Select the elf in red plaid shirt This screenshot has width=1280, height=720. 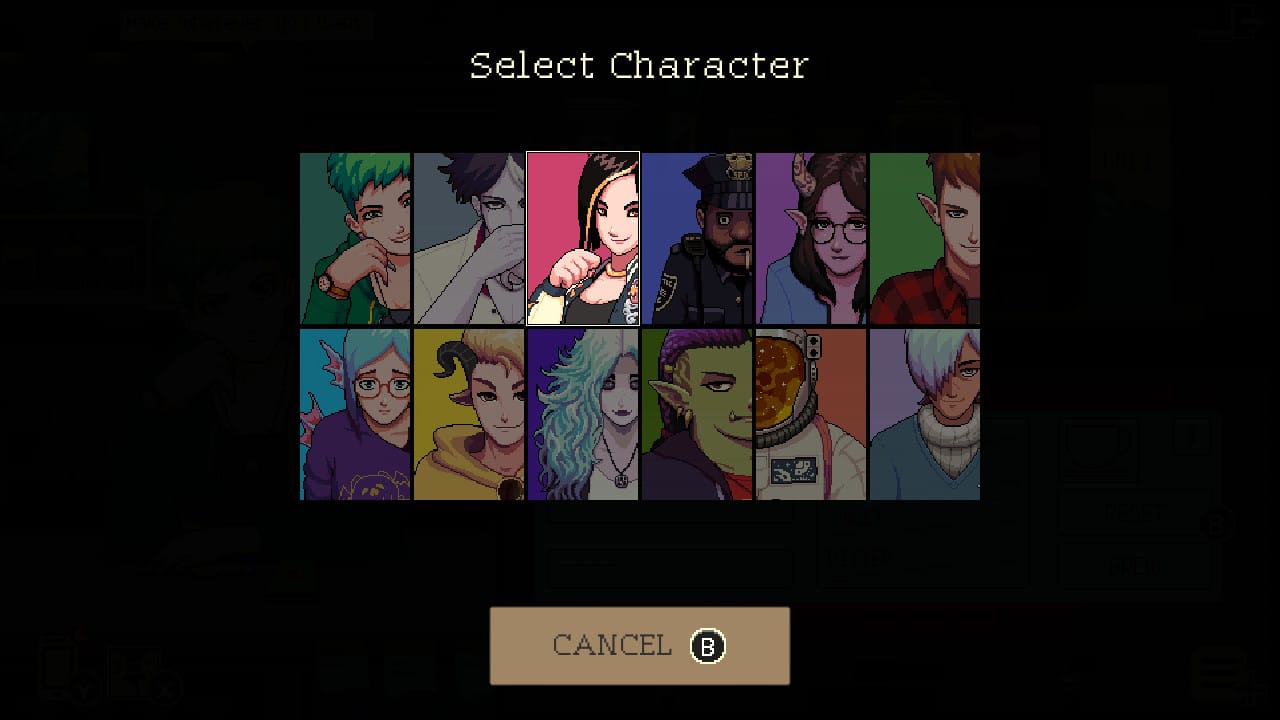pyautogui.click(x=925, y=238)
